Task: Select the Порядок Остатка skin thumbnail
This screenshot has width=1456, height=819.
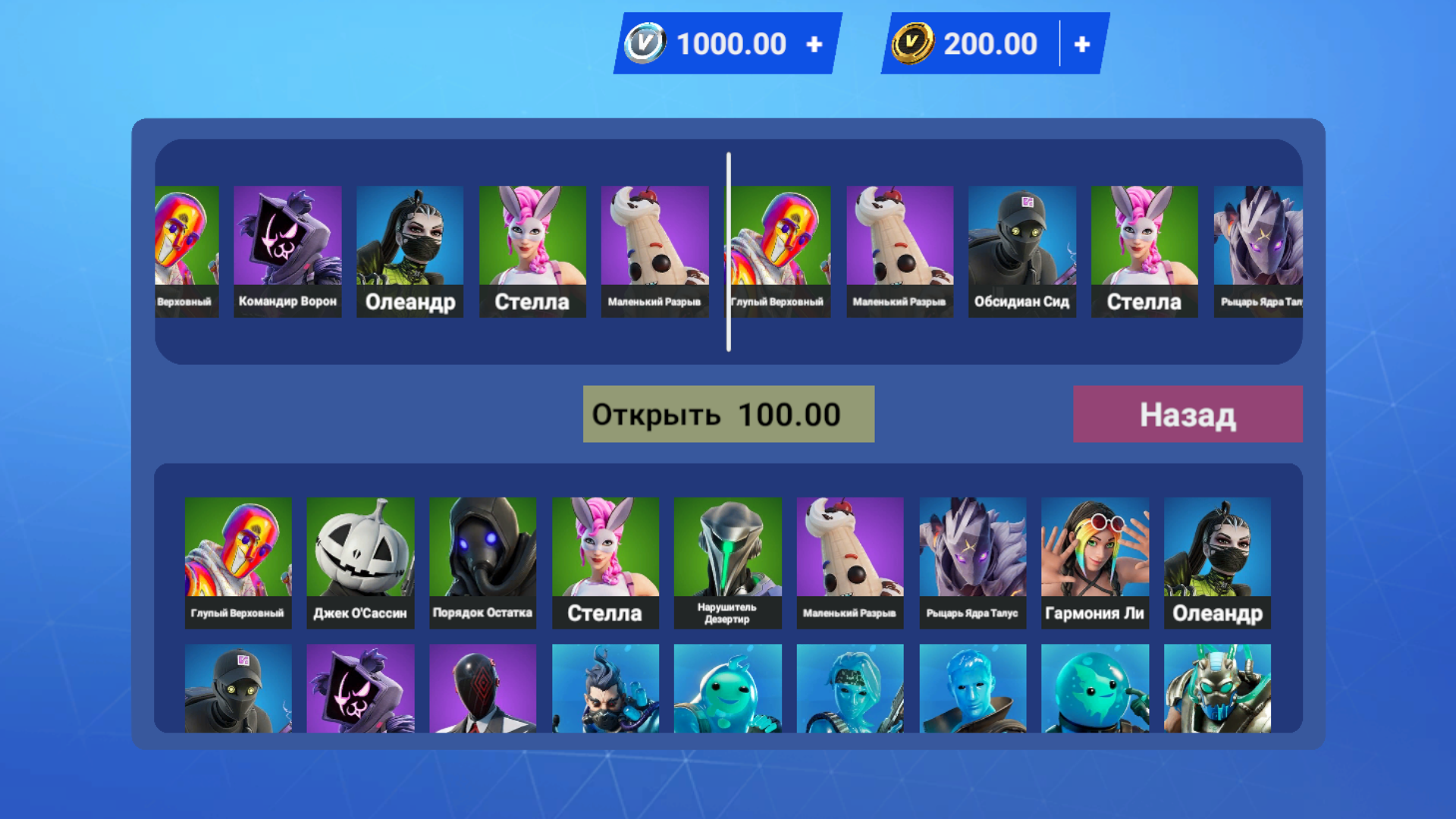Action: [482, 561]
